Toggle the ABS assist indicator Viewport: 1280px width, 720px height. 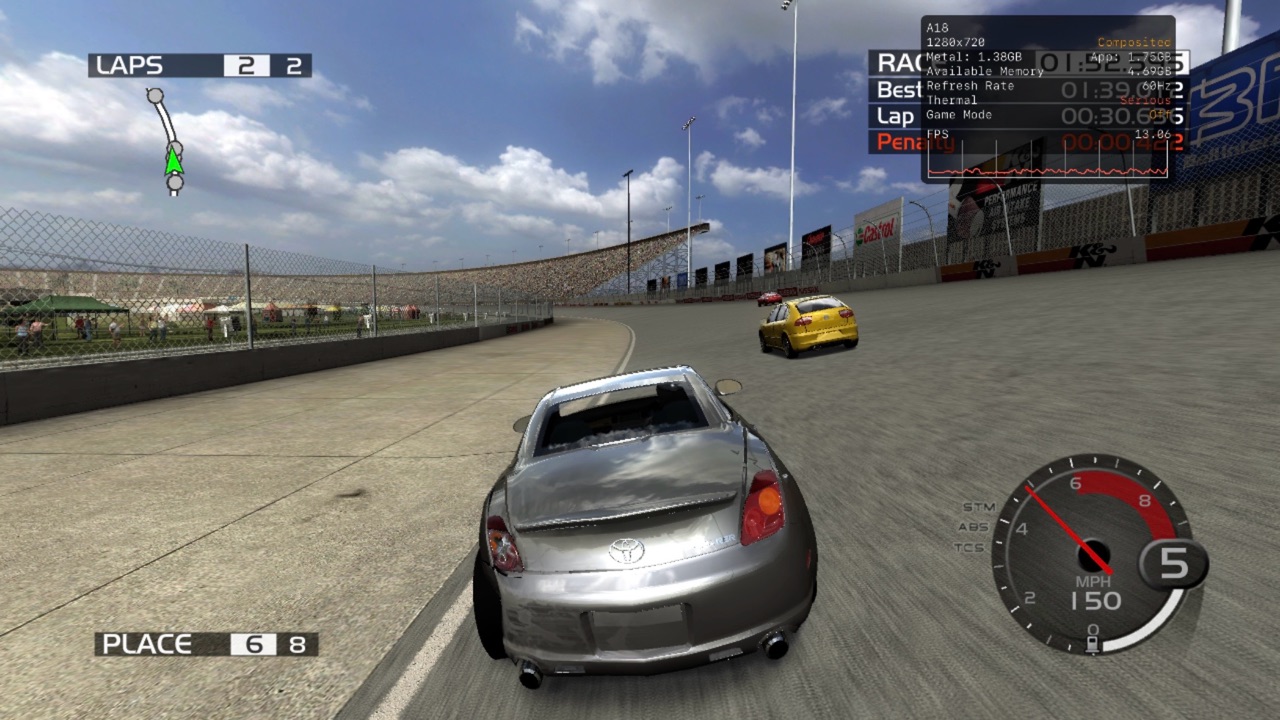(x=973, y=527)
